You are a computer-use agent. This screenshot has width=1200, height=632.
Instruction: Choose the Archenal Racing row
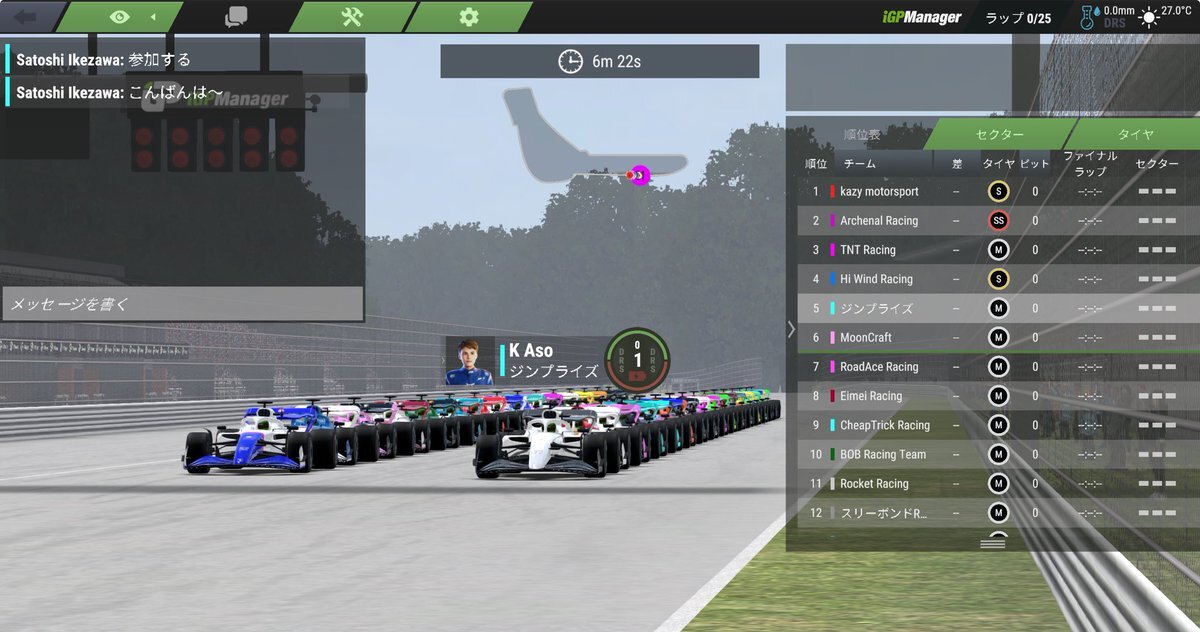[x=879, y=221]
